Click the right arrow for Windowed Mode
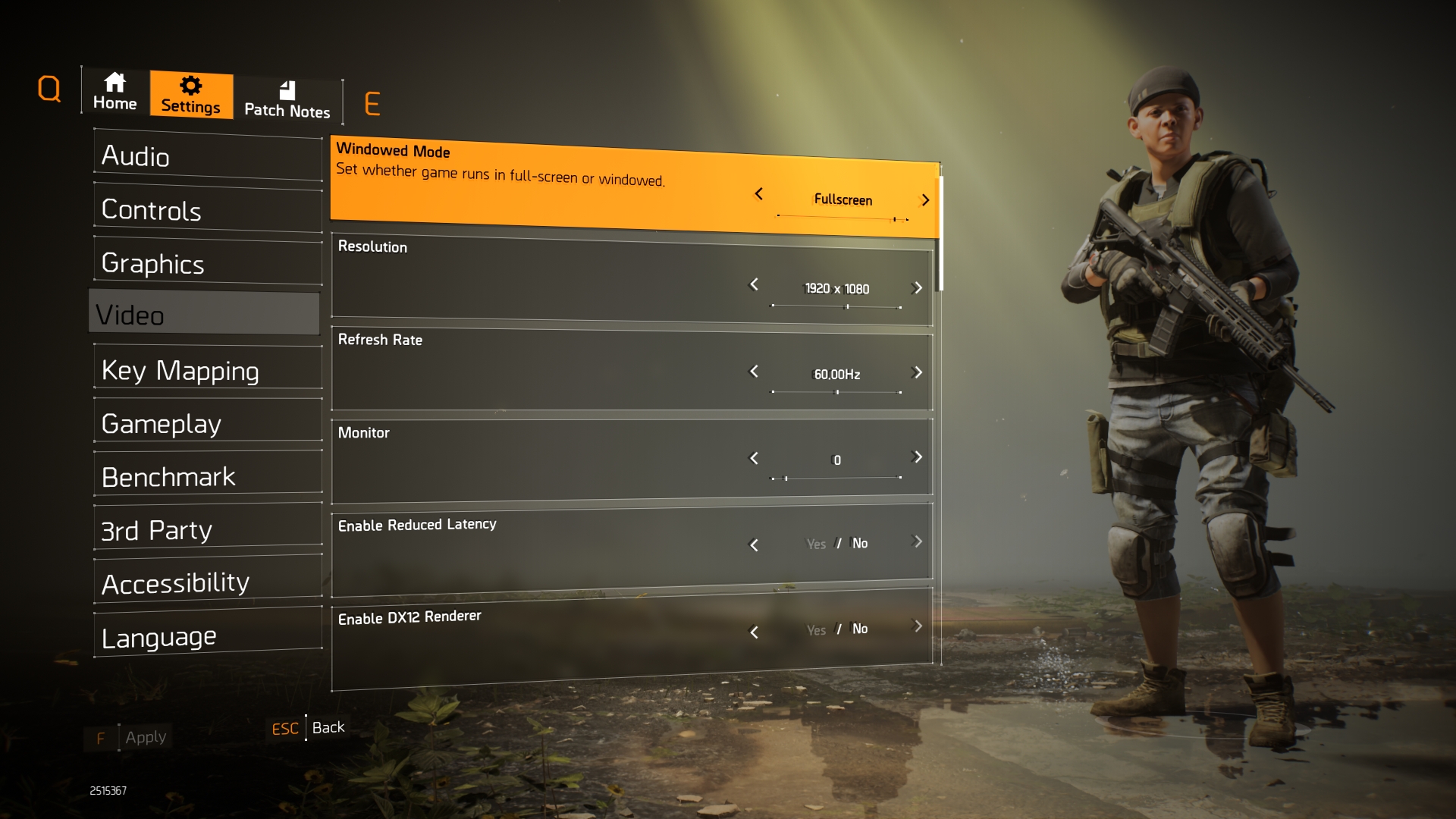The height and width of the screenshot is (819, 1456). click(925, 200)
